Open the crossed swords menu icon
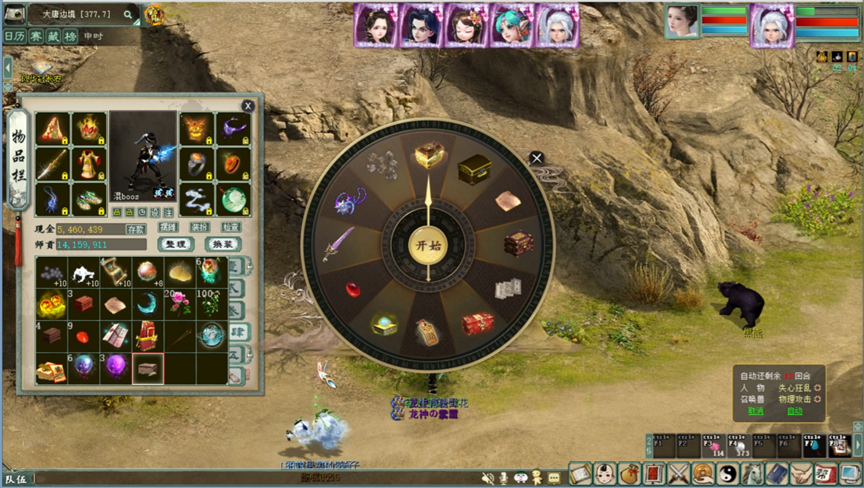 680,474
